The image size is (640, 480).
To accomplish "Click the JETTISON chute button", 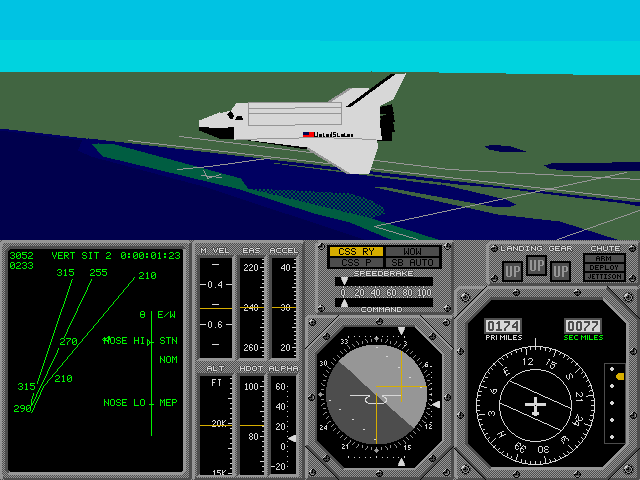I will pos(604,277).
